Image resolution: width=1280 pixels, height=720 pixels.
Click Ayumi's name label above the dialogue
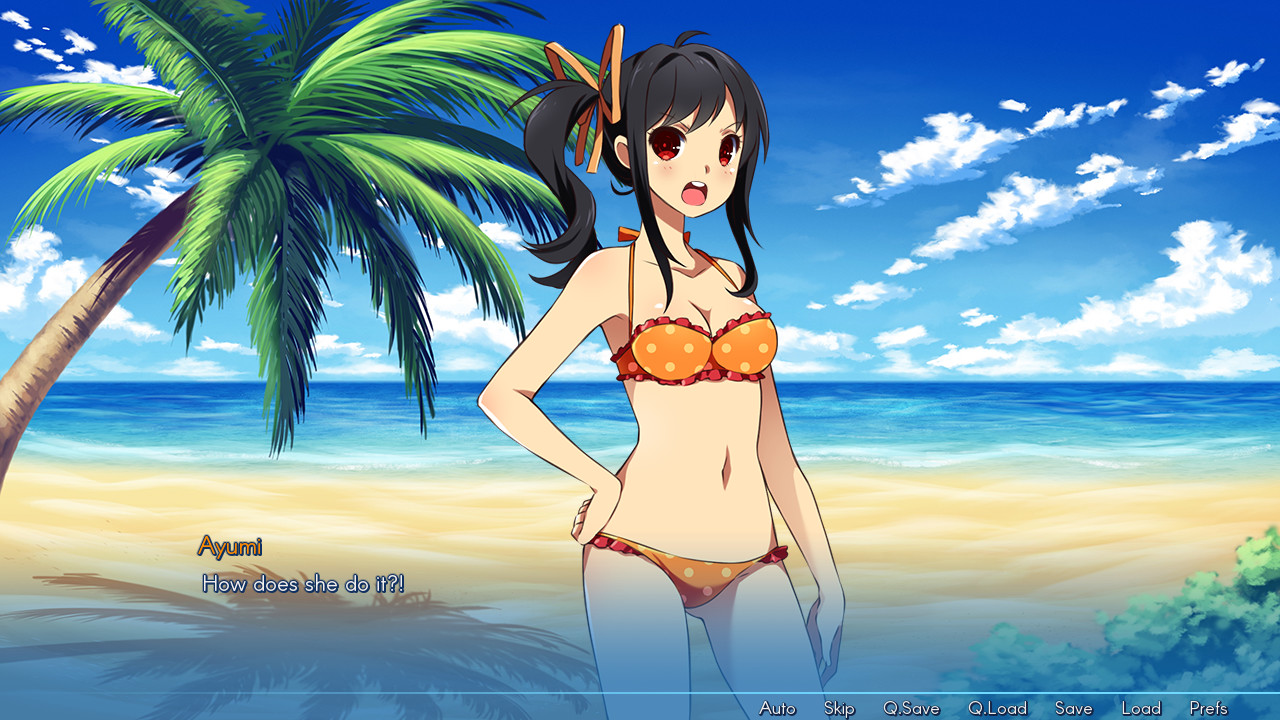coord(232,545)
